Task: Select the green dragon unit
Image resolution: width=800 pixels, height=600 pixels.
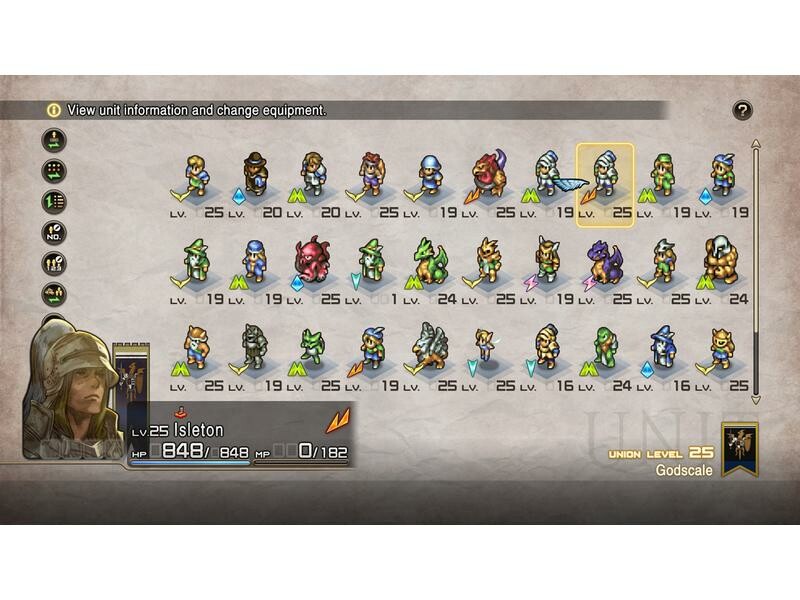Action: tap(430, 261)
